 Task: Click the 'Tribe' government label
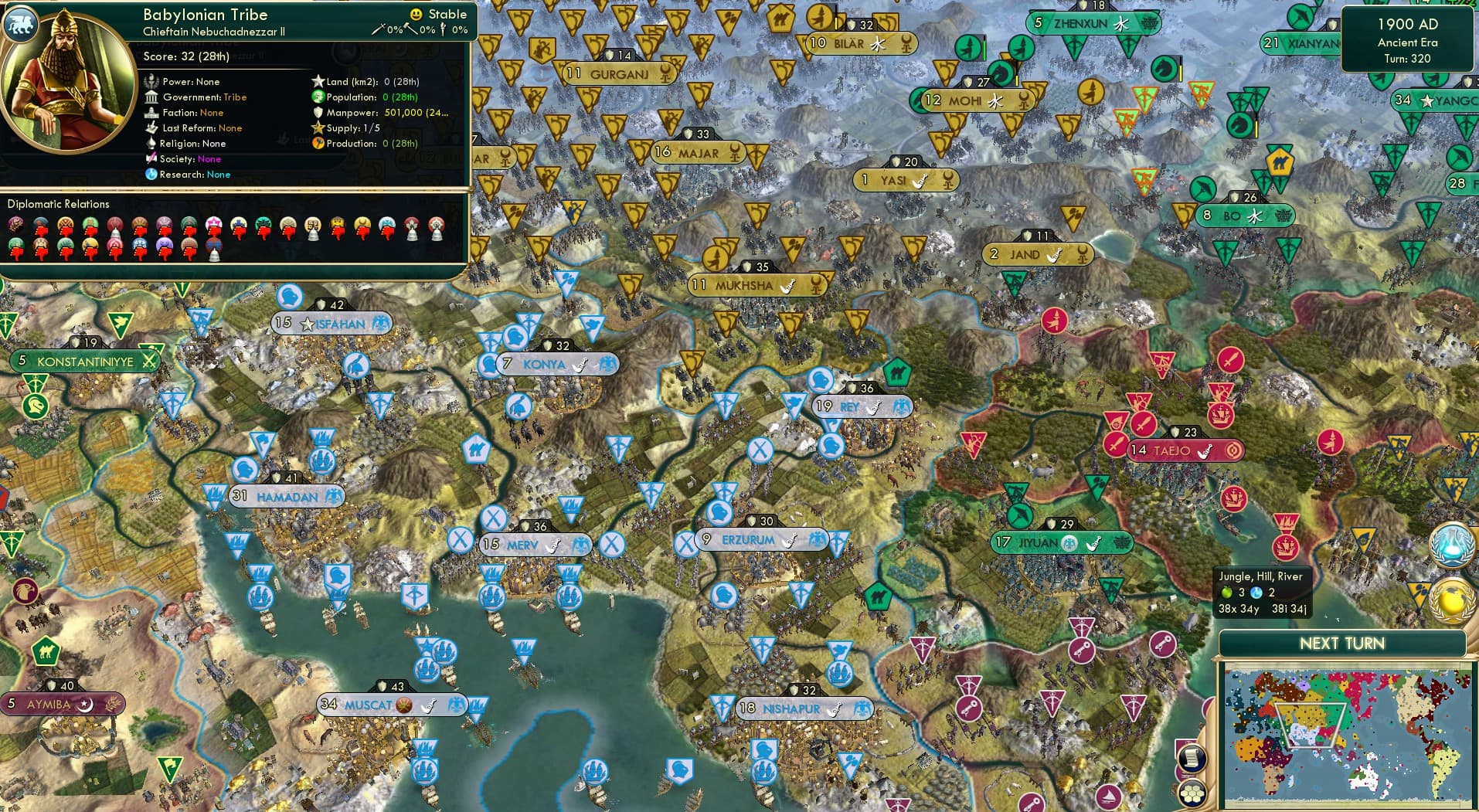click(235, 97)
